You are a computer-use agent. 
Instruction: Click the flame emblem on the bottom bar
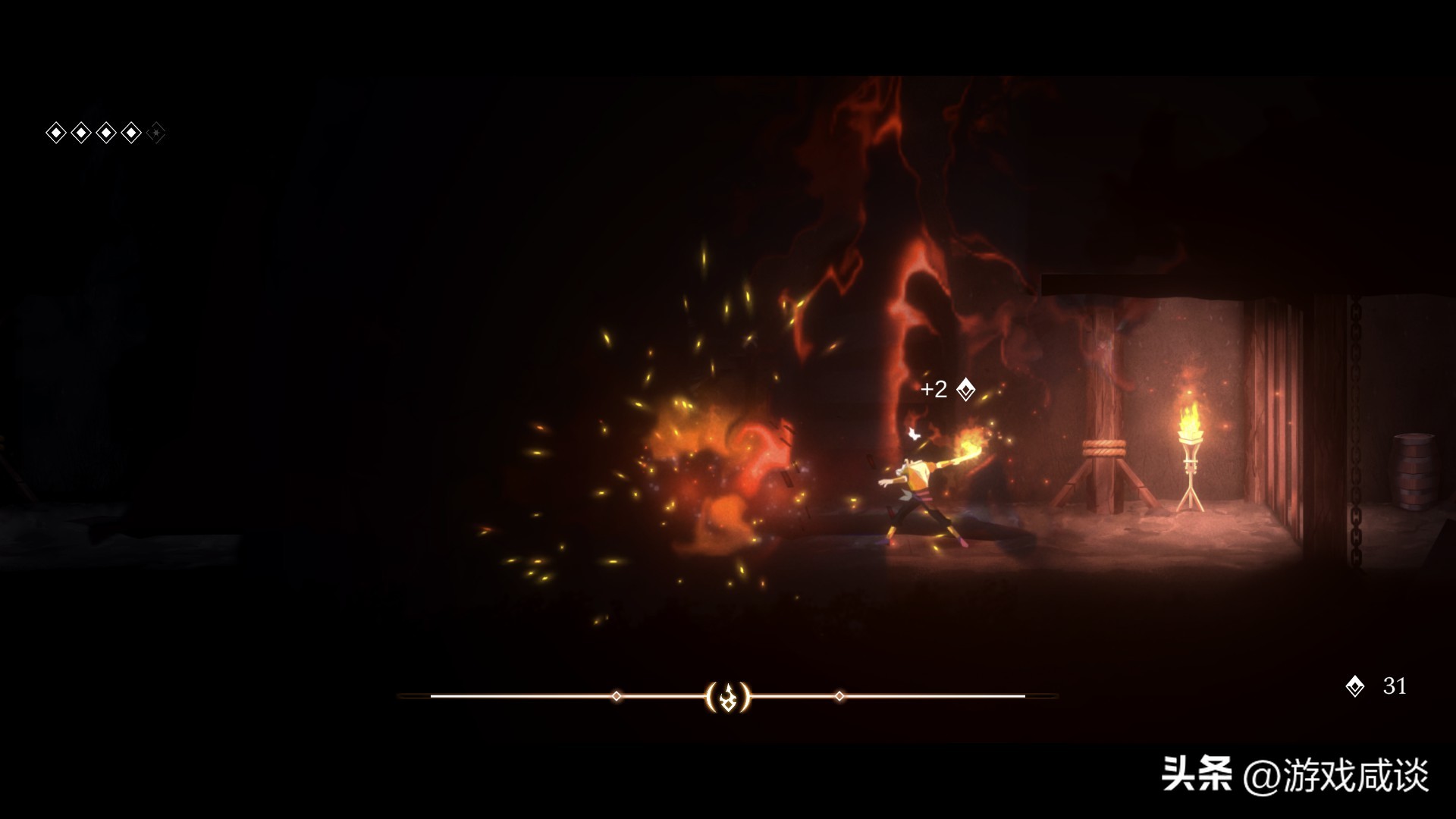pyautogui.click(x=728, y=696)
